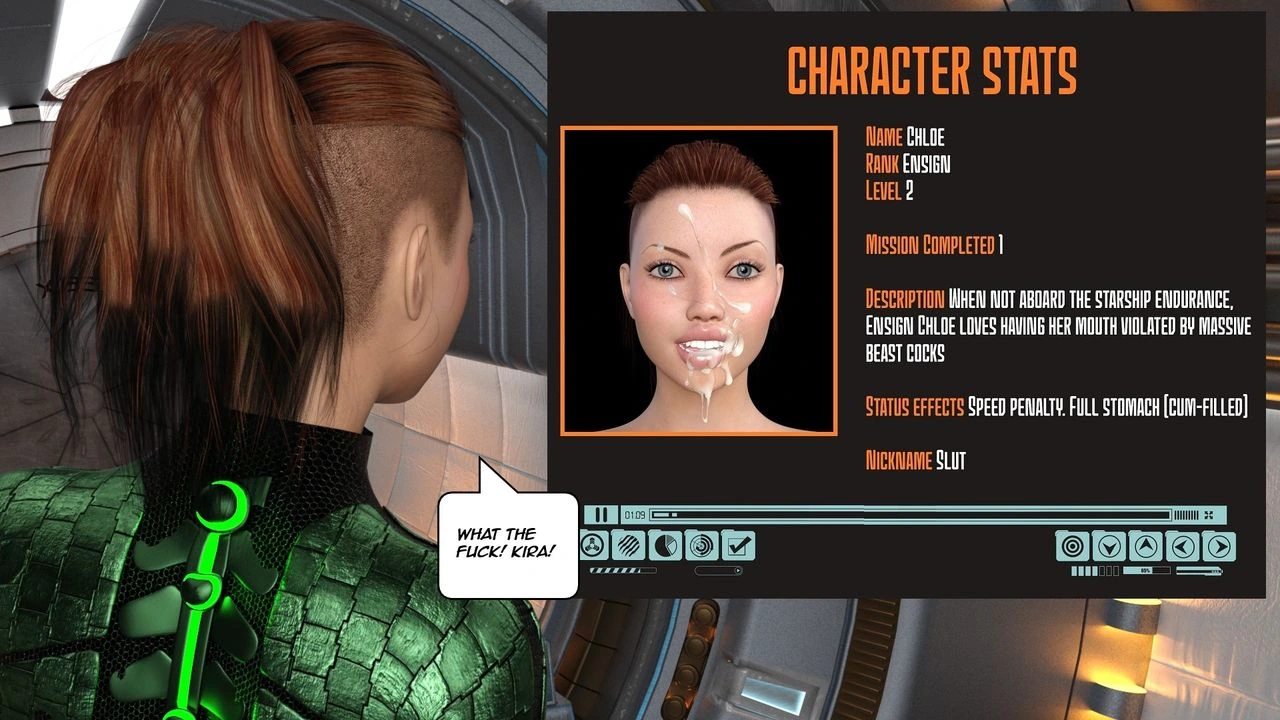Screen dimensions: 1280x720
Task: Select the radiation symbol folder icon
Action: 595,546
